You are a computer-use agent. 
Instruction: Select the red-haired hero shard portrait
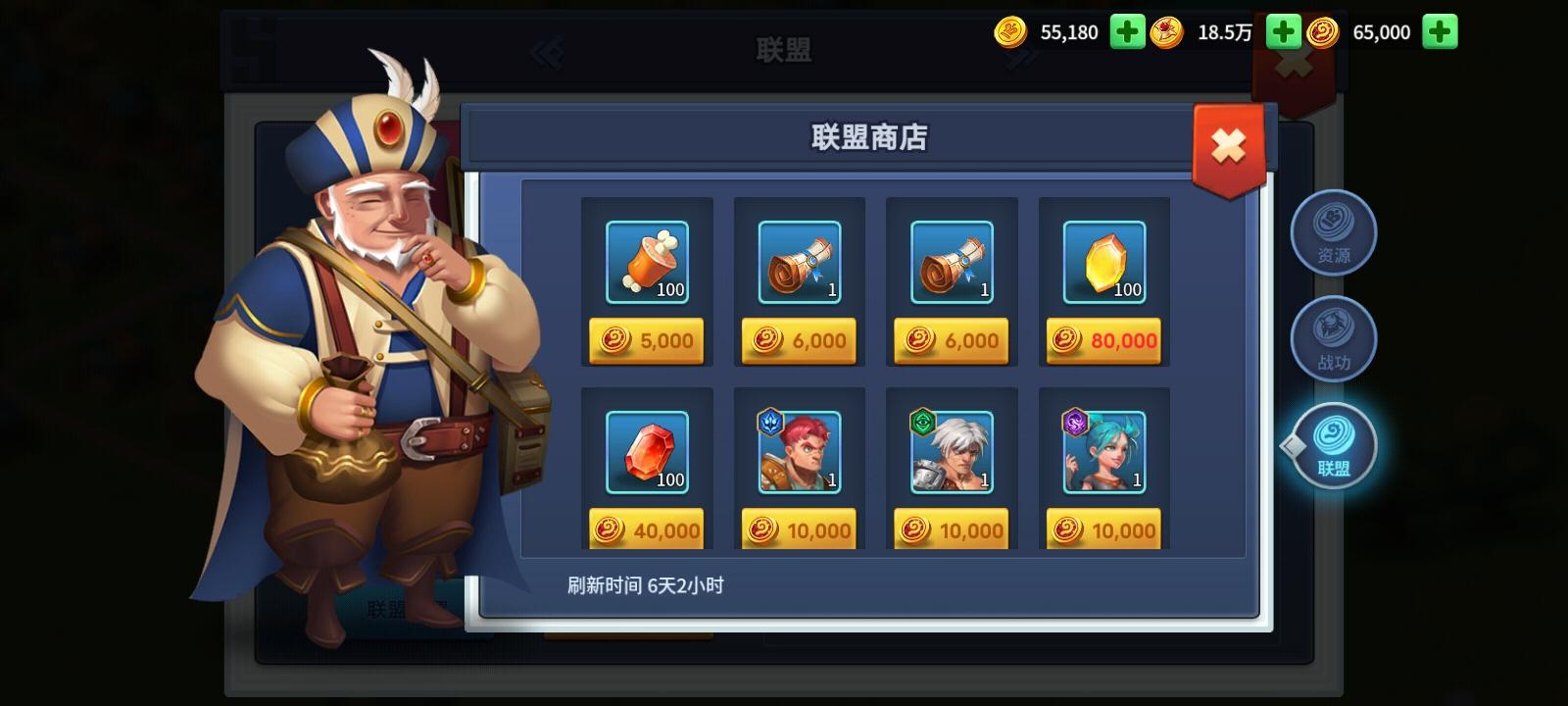[x=799, y=451]
